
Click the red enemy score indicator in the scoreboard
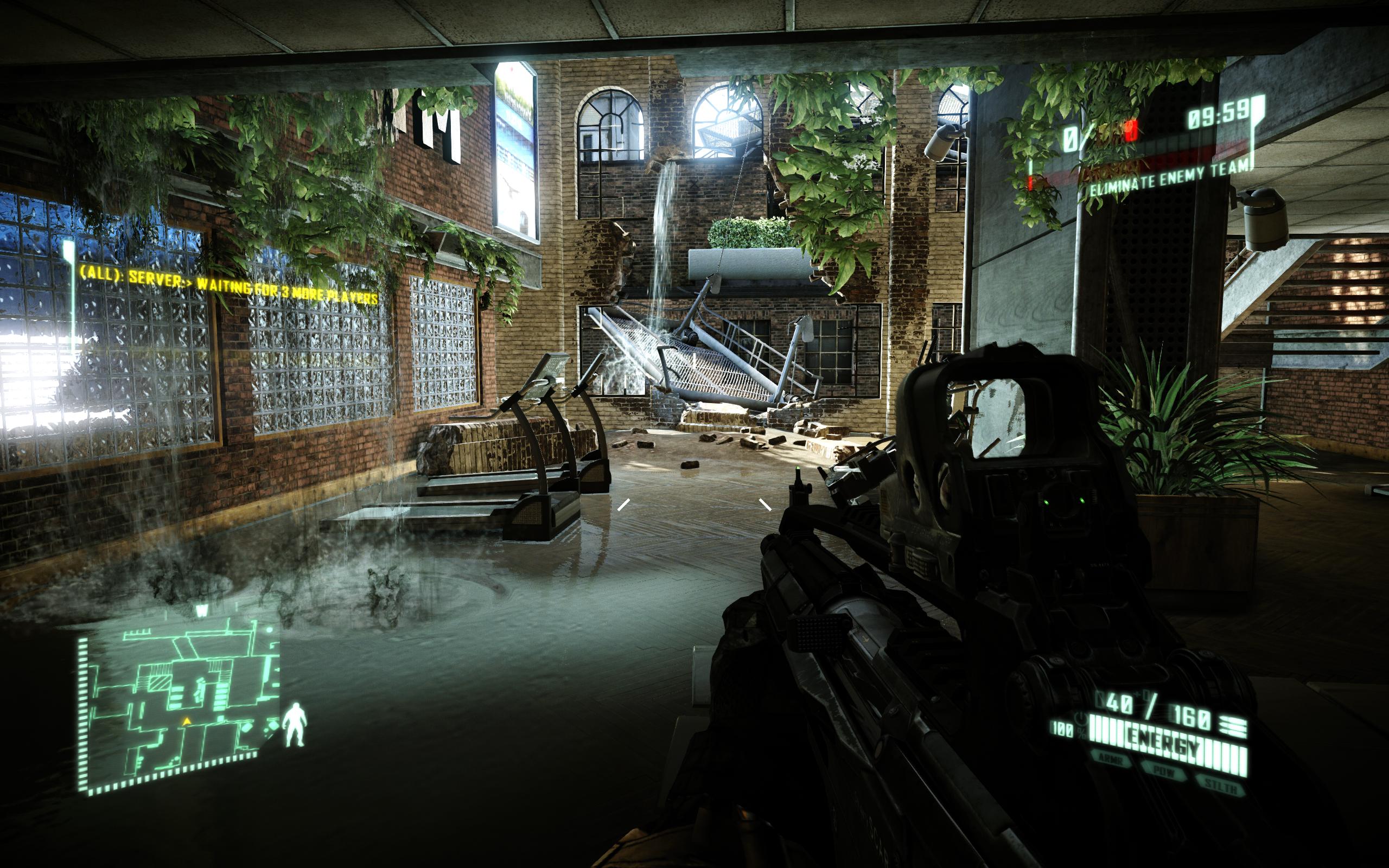click(x=1132, y=130)
